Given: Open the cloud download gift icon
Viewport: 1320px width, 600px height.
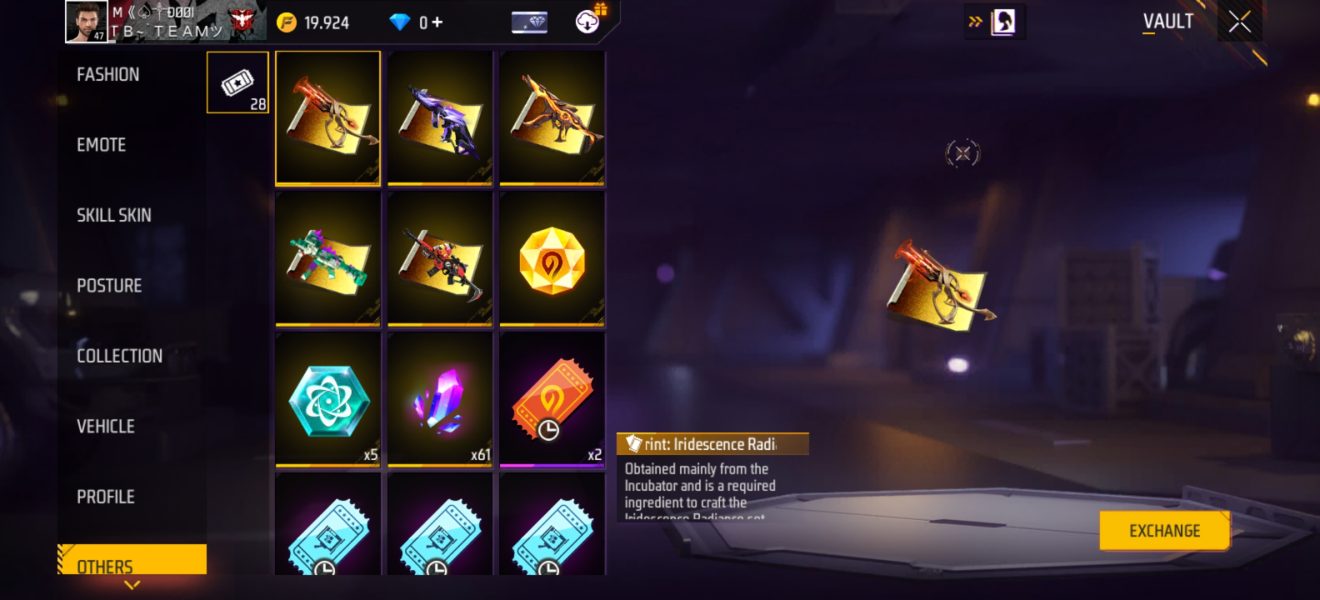Looking at the screenshot, I should (590, 20).
